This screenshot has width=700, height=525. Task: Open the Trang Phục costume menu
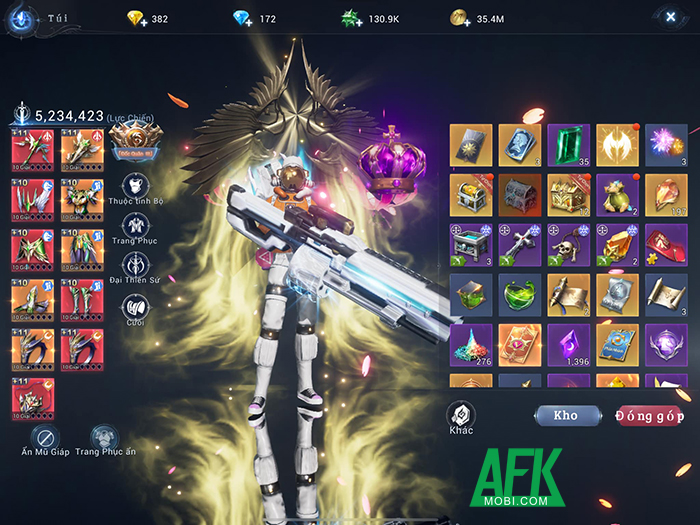[136, 227]
